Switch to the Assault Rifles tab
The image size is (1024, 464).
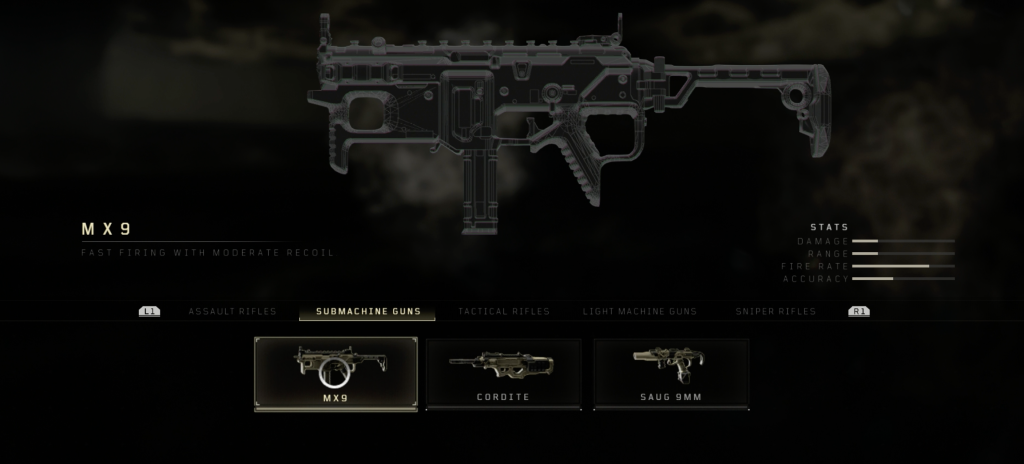[232, 312]
